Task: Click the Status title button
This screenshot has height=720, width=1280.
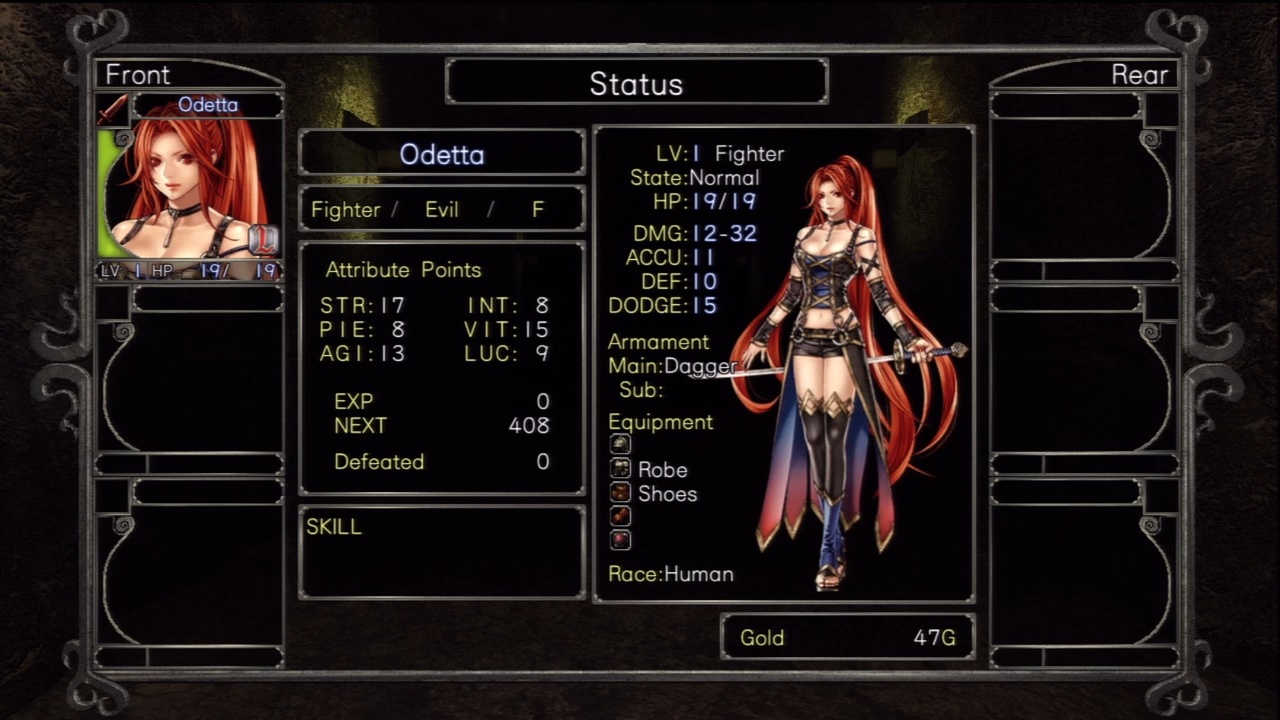Action: 637,83
